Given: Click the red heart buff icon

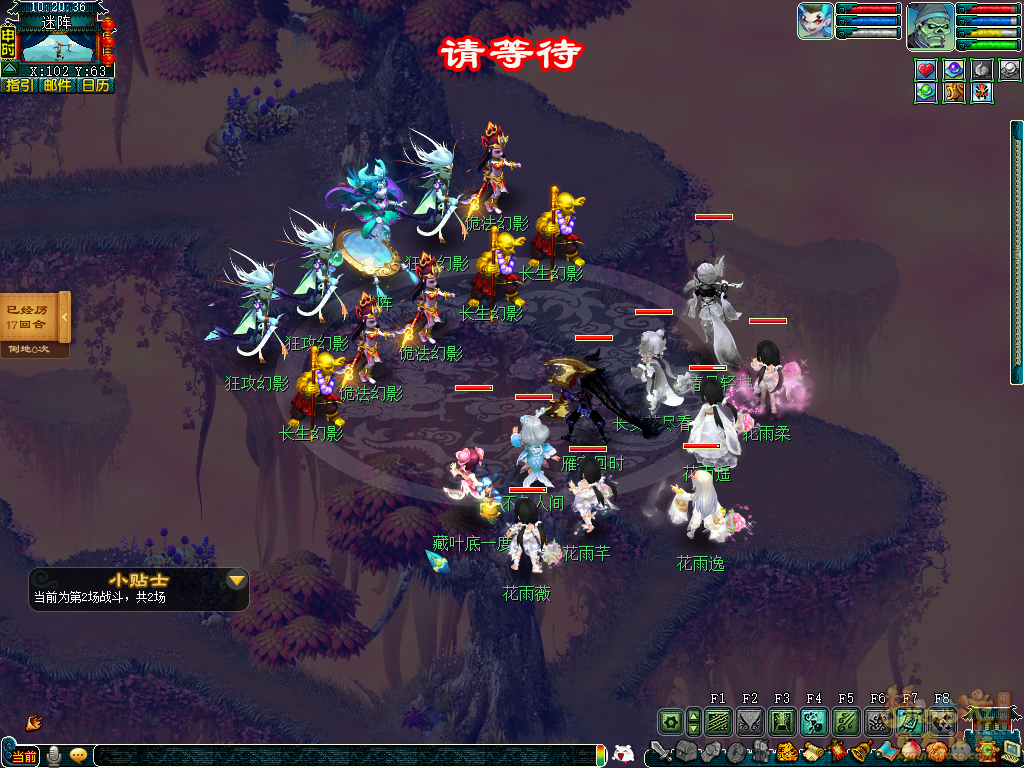Looking at the screenshot, I should click(x=926, y=70).
